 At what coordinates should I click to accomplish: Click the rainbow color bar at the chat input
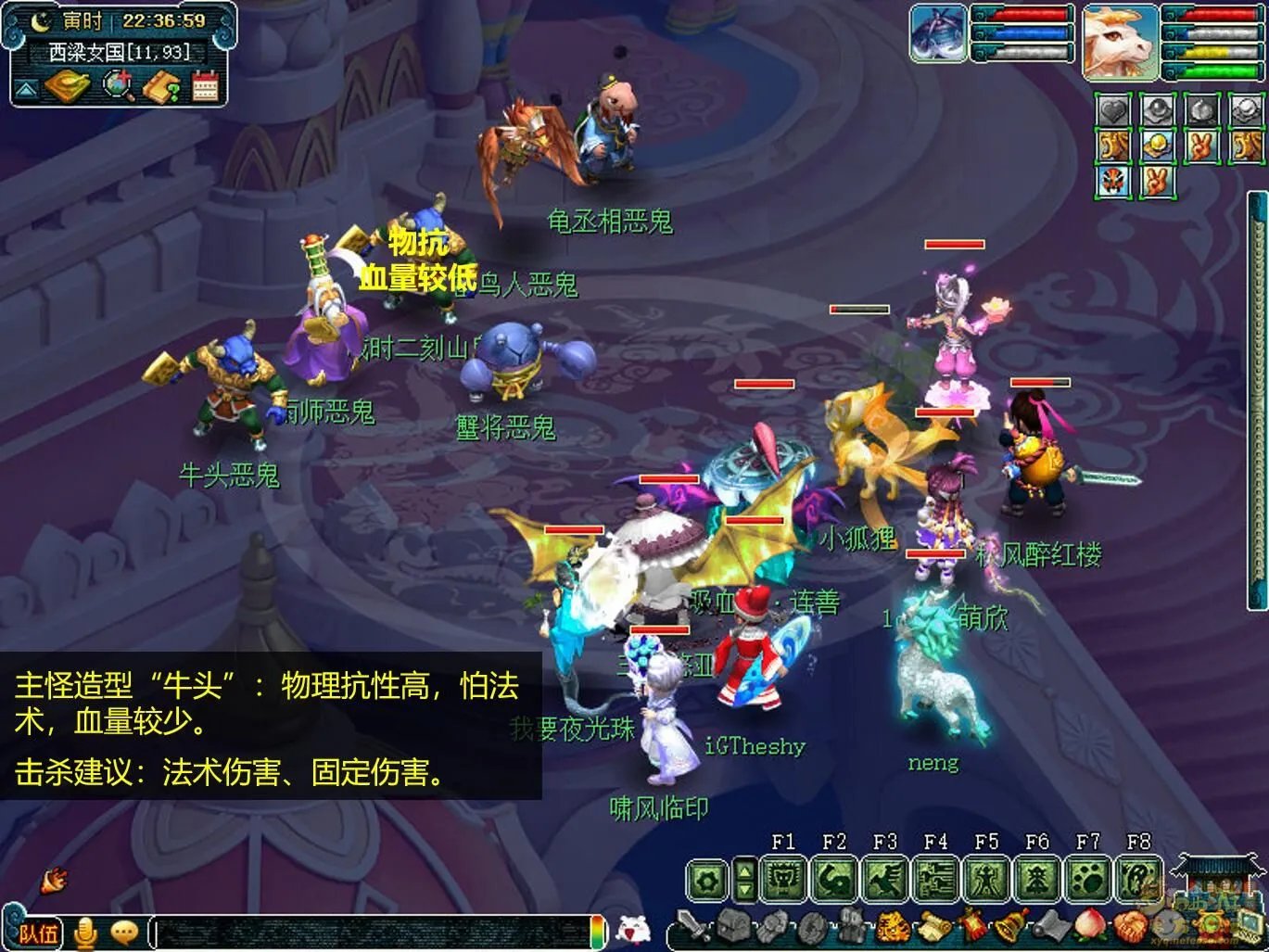pos(597,934)
